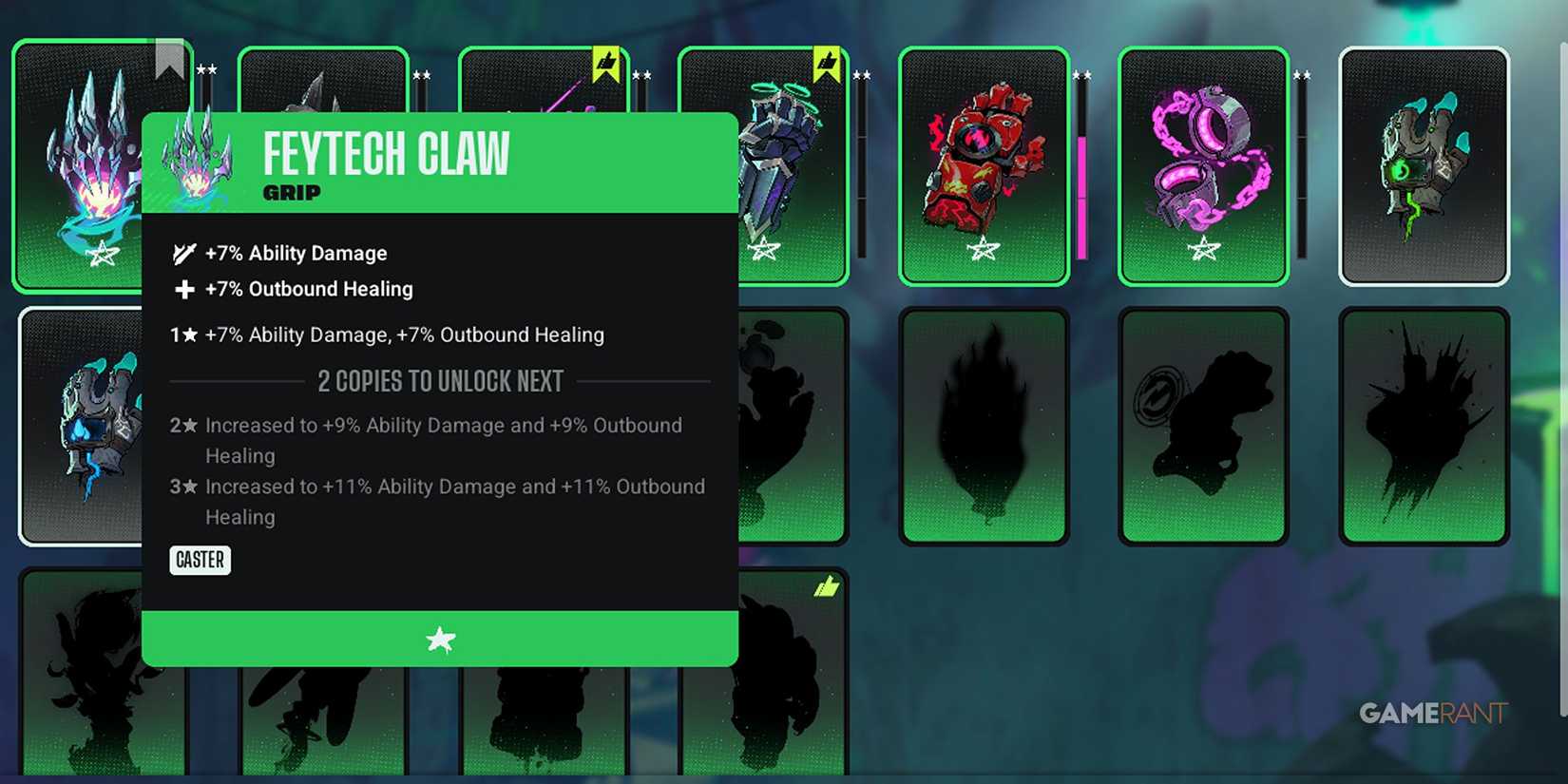Image resolution: width=1568 pixels, height=784 pixels.
Task: Toggle the CASTER class tag
Action: (x=199, y=560)
